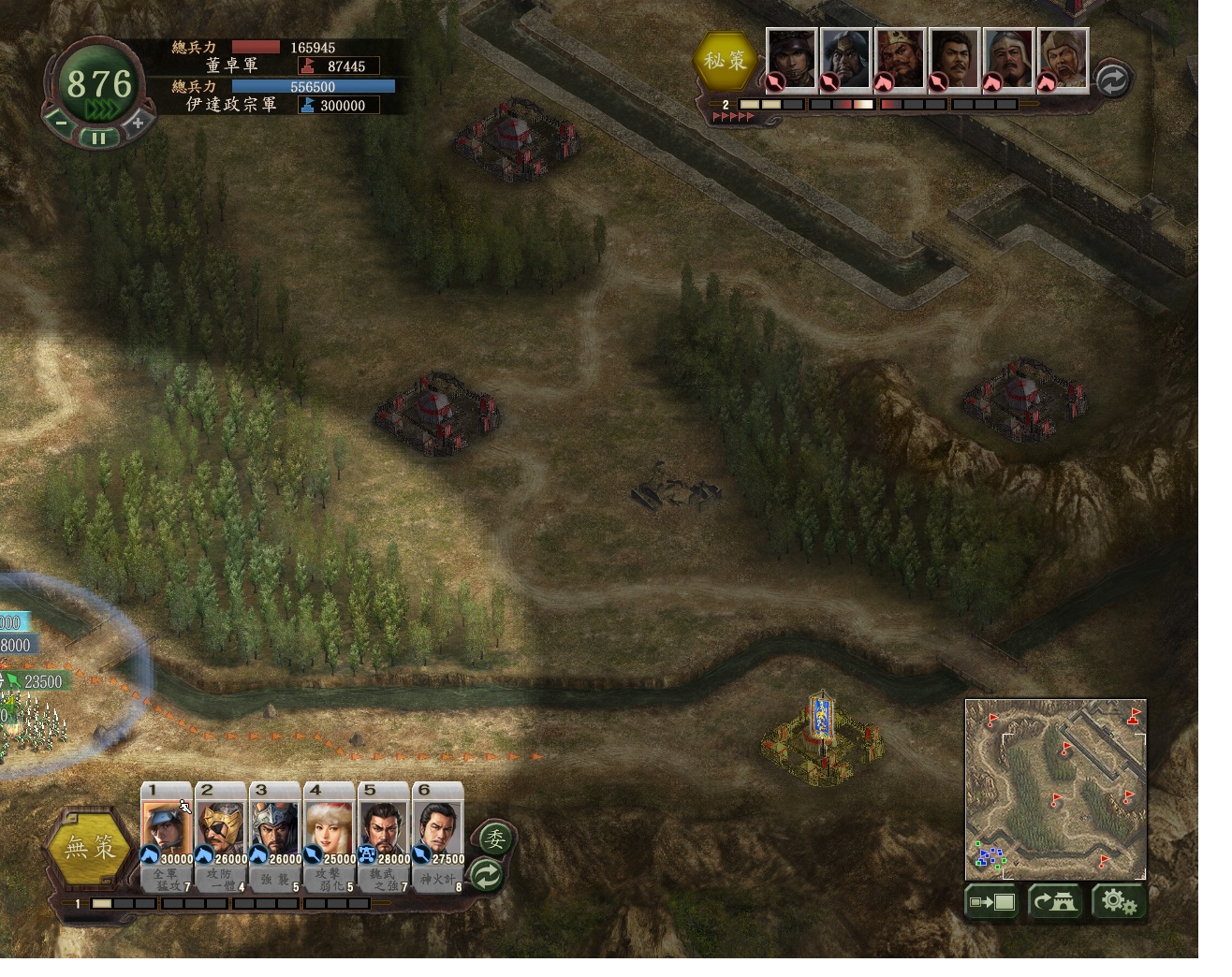Click the return-to-castle gate button

coord(1055,902)
